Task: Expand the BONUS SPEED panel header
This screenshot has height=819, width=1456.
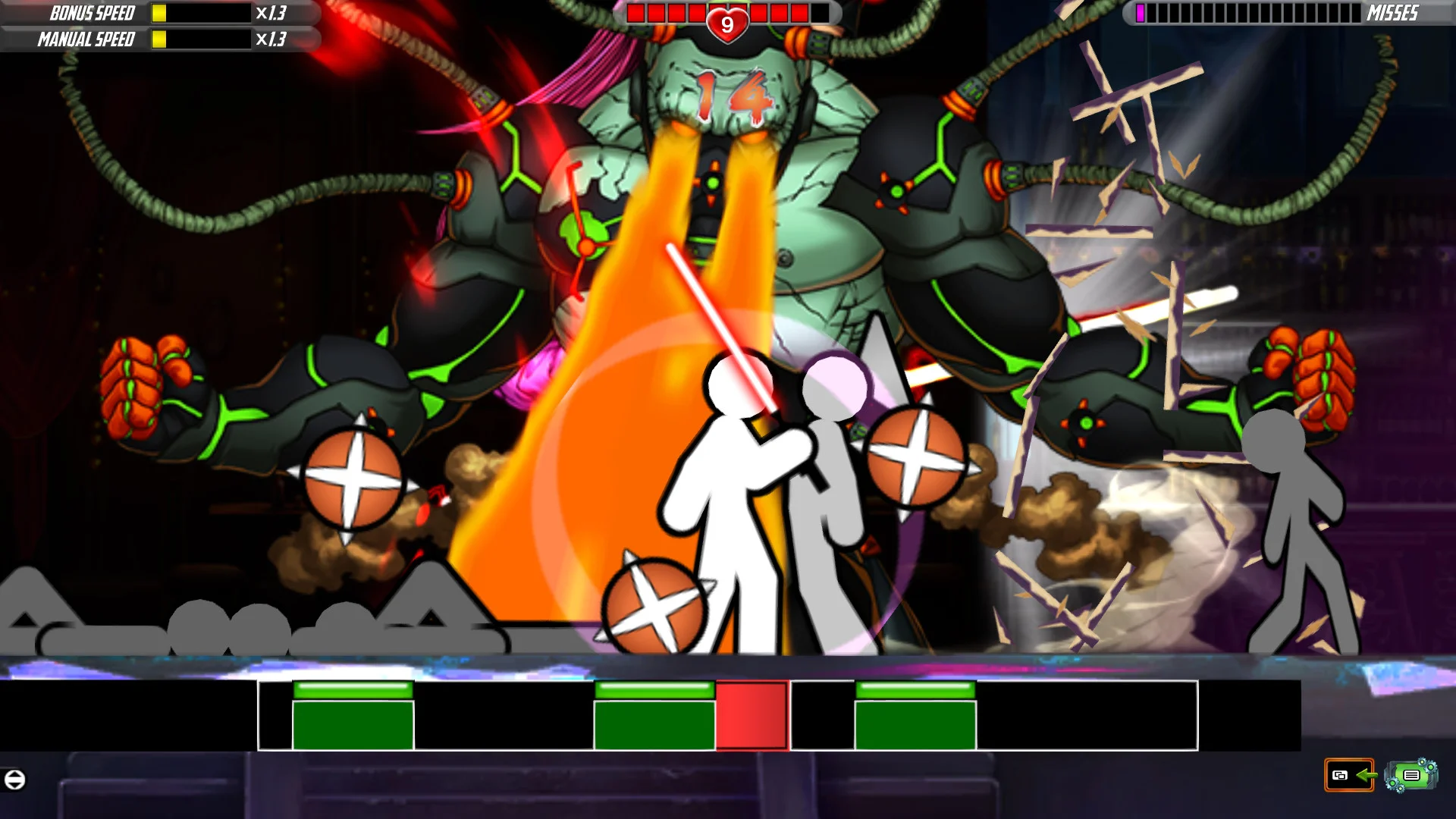Action: click(91, 12)
